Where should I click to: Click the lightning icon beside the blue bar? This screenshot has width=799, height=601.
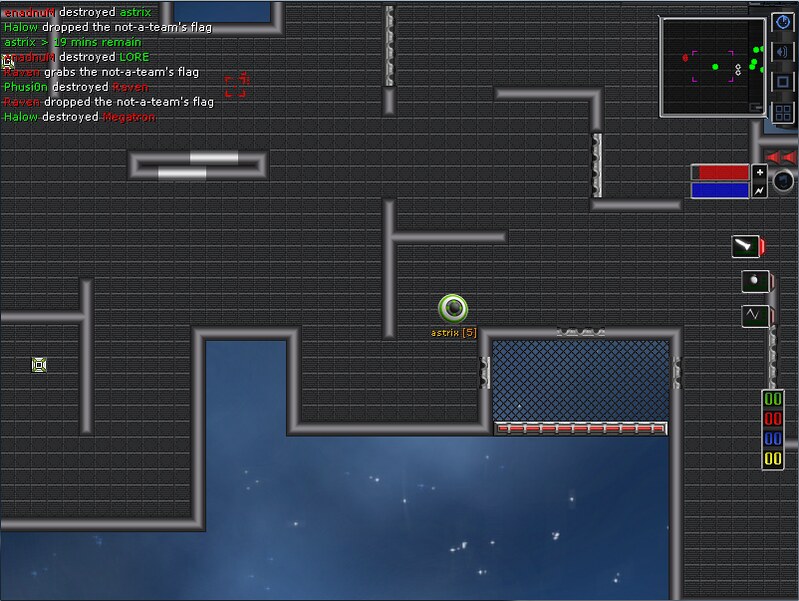[759, 190]
